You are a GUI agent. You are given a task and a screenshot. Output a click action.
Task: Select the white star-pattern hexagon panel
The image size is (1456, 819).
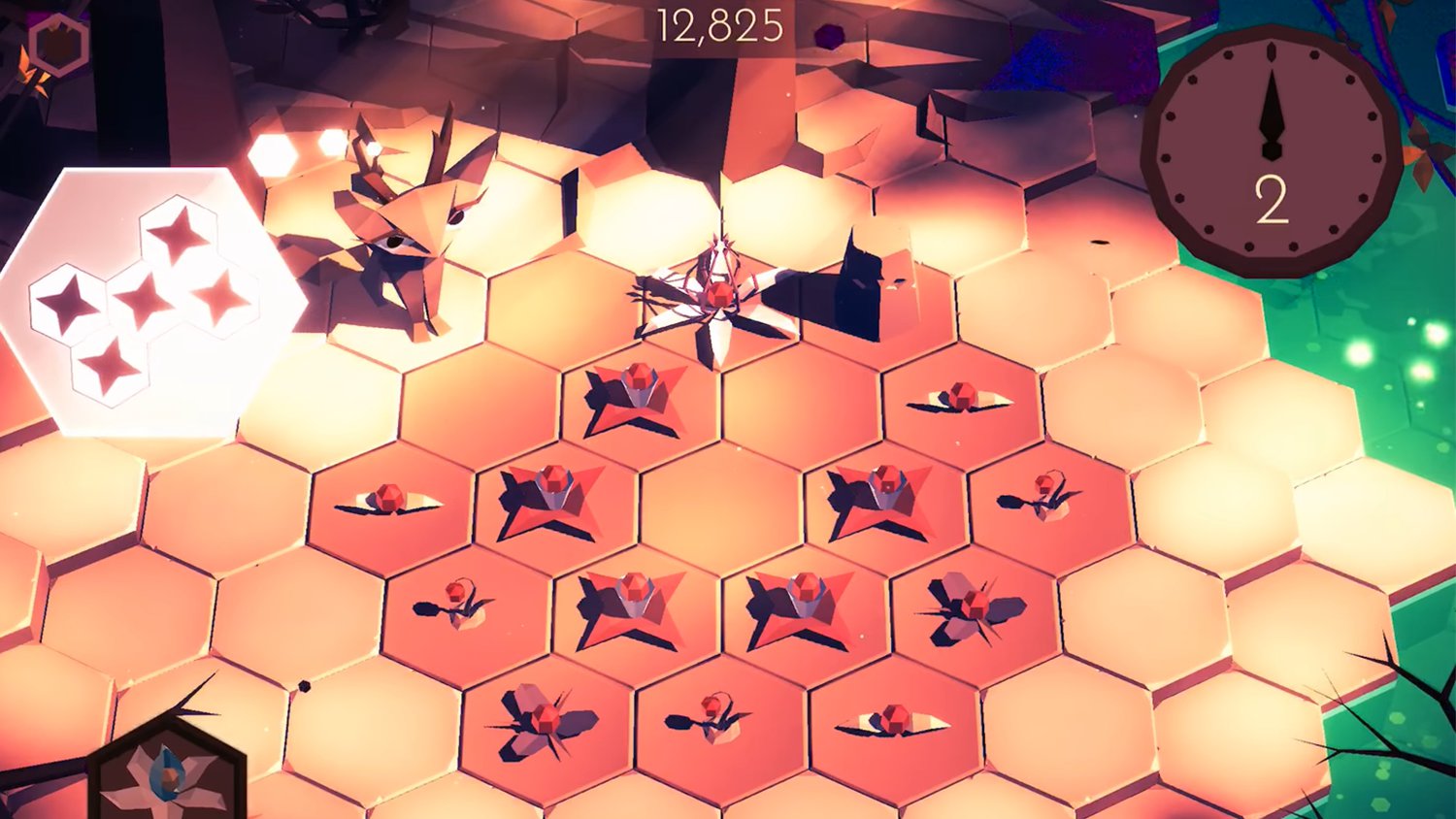pos(146,301)
